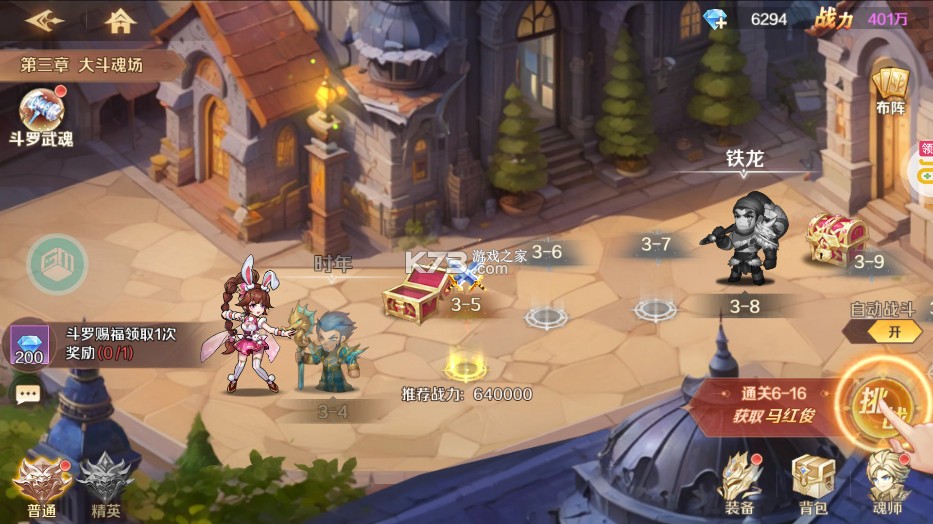The height and width of the screenshot is (524, 933).
Task: Select stage node 3-6
Action: tap(547, 316)
